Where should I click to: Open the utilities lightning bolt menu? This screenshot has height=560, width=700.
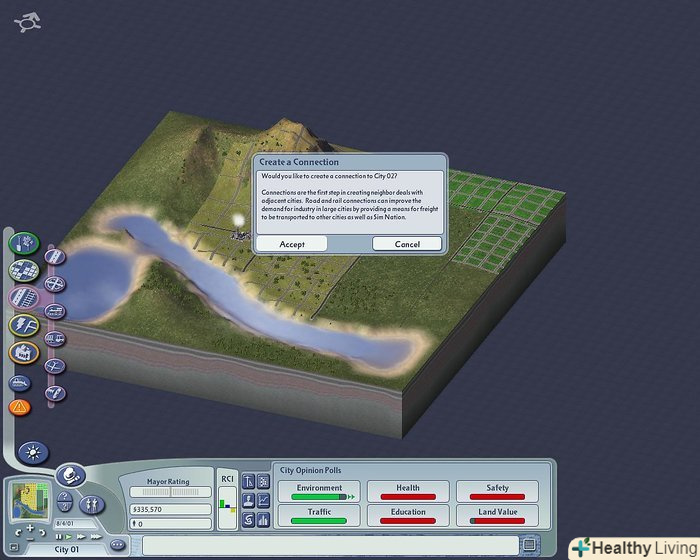(23, 325)
